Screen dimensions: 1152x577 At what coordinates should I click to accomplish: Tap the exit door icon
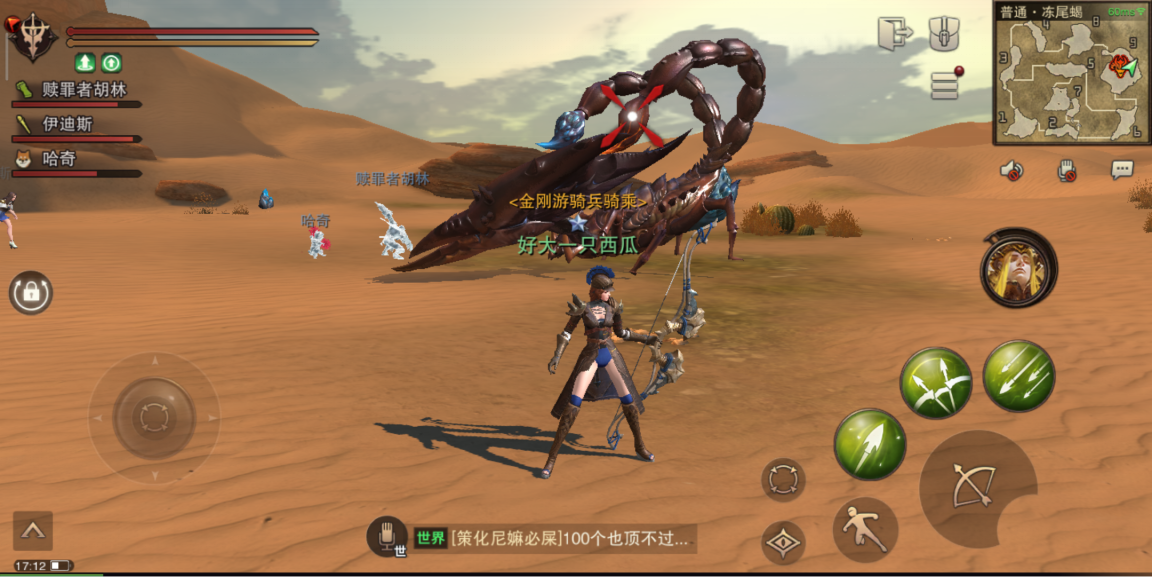pyautogui.click(x=895, y=33)
